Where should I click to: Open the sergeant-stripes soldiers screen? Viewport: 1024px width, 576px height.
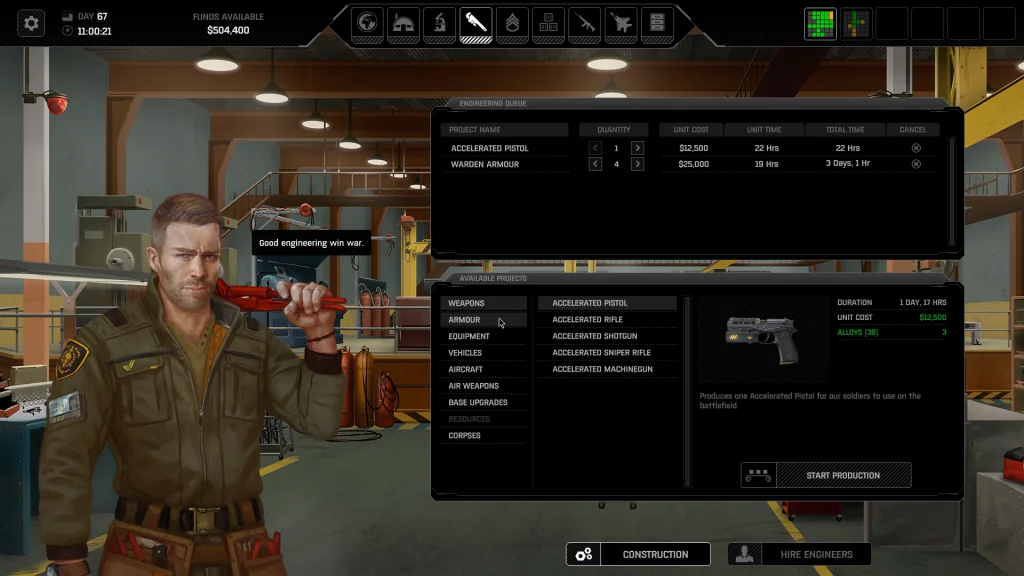[511, 22]
